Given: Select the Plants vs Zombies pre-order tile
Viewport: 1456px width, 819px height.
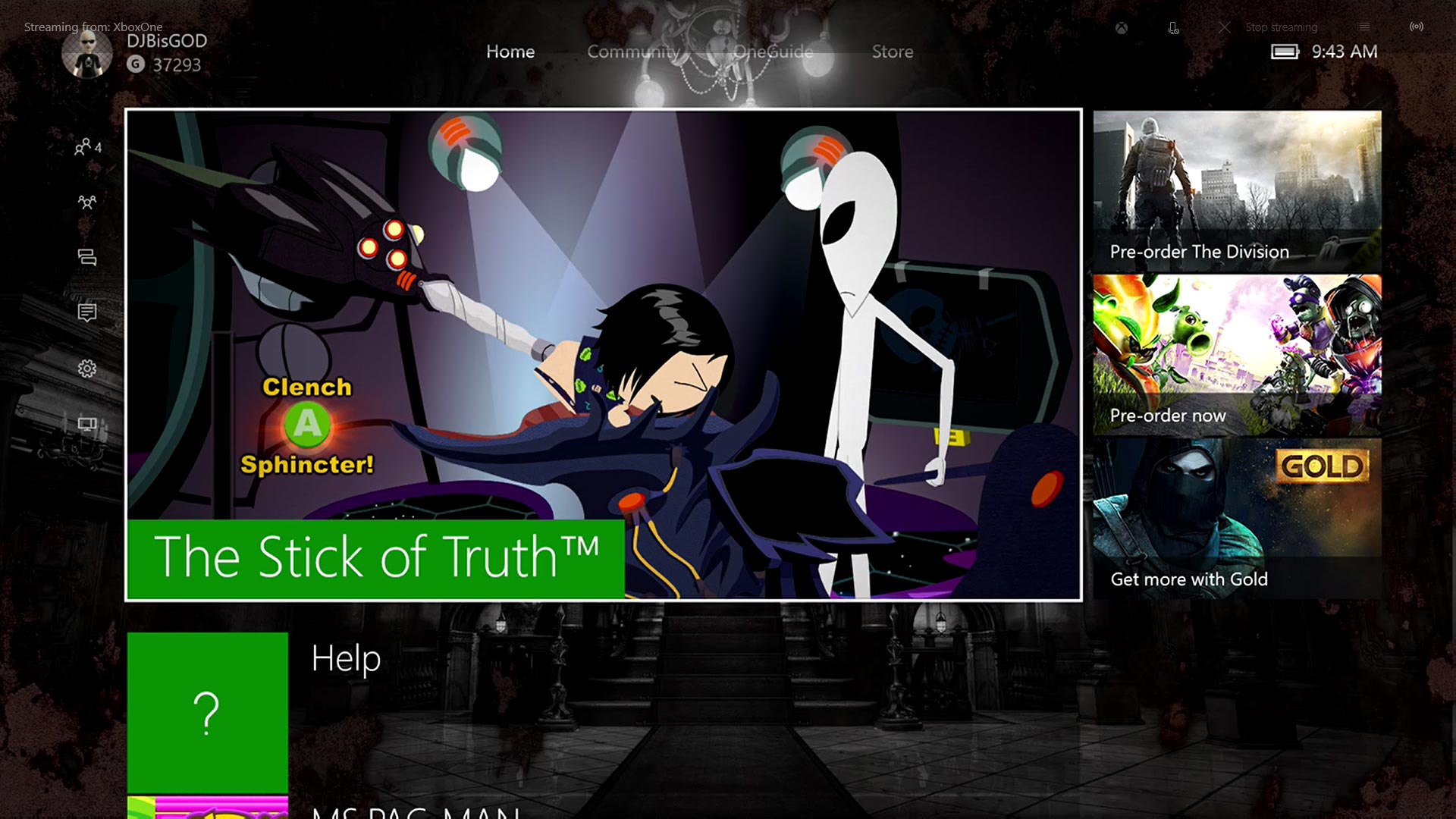Looking at the screenshot, I should pos(1237,355).
